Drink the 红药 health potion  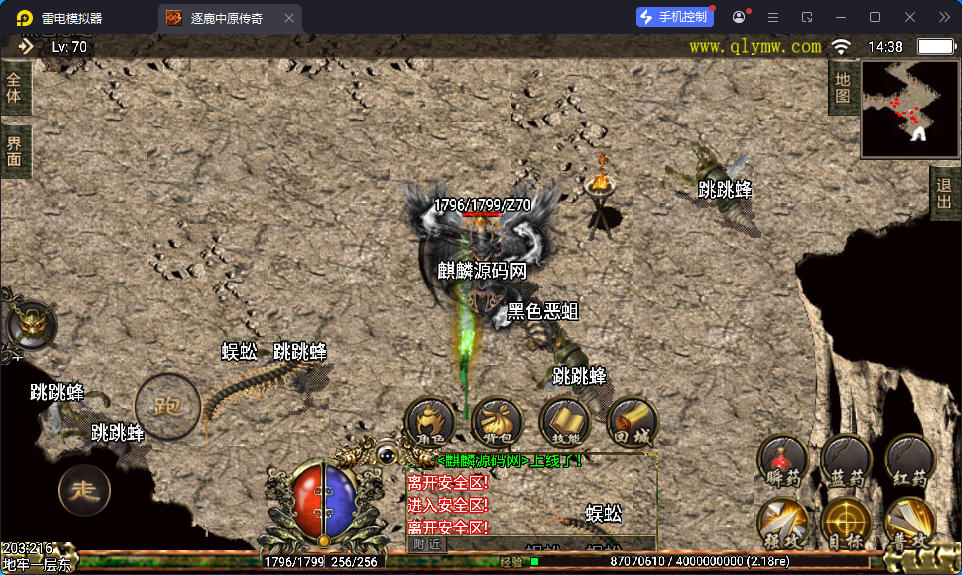pos(910,461)
